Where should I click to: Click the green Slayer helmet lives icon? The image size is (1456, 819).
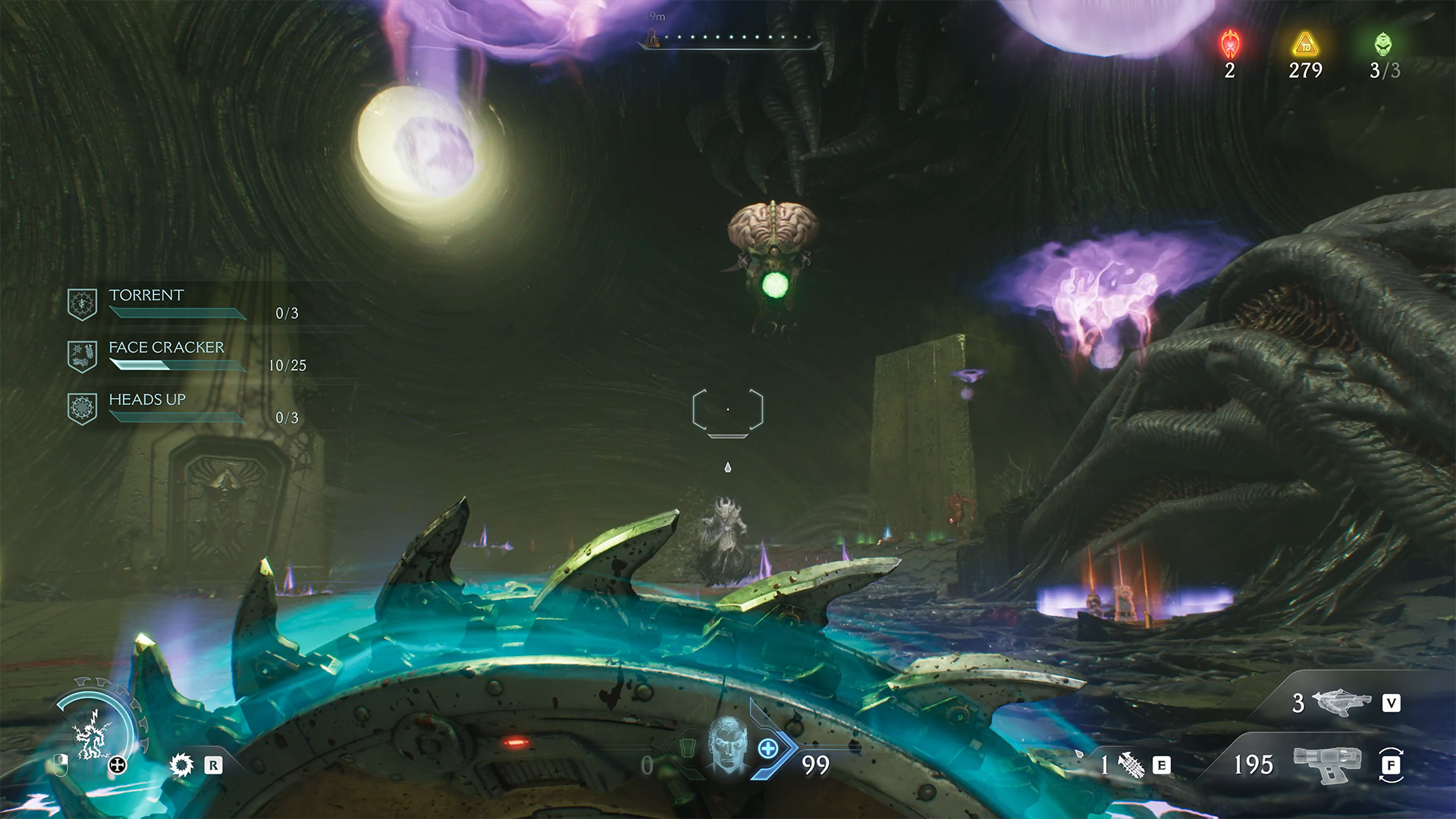pyautogui.click(x=1384, y=45)
